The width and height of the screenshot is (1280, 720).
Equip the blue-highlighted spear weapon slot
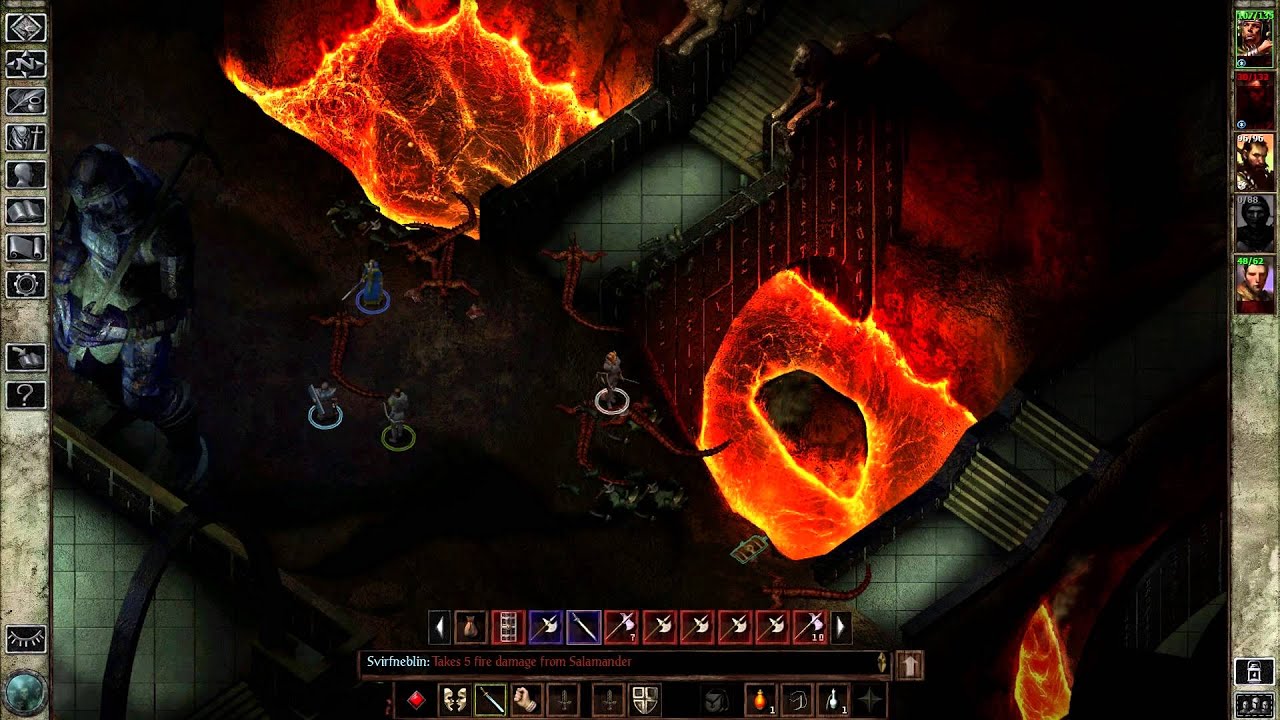583,625
